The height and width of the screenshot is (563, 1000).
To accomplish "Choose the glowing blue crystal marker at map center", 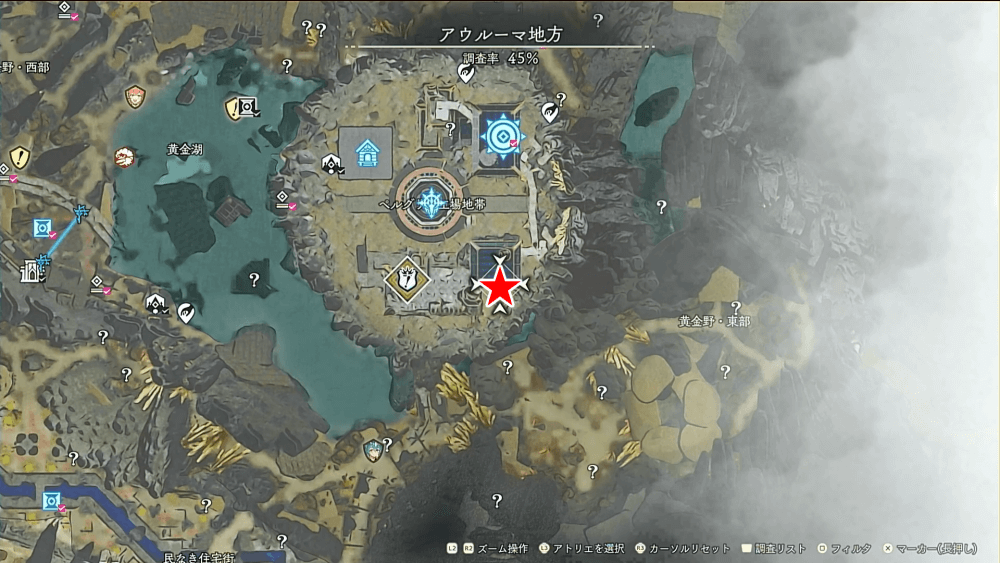I will pyautogui.click(x=431, y=202).
